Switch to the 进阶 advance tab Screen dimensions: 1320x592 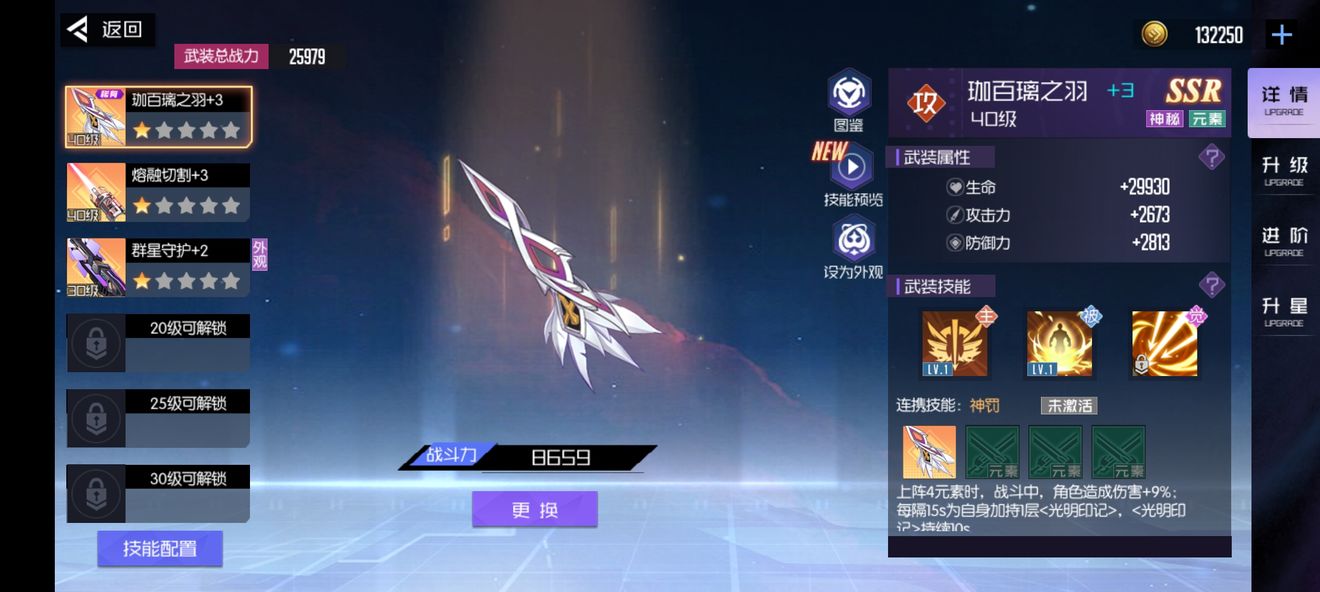[1284, 242]
